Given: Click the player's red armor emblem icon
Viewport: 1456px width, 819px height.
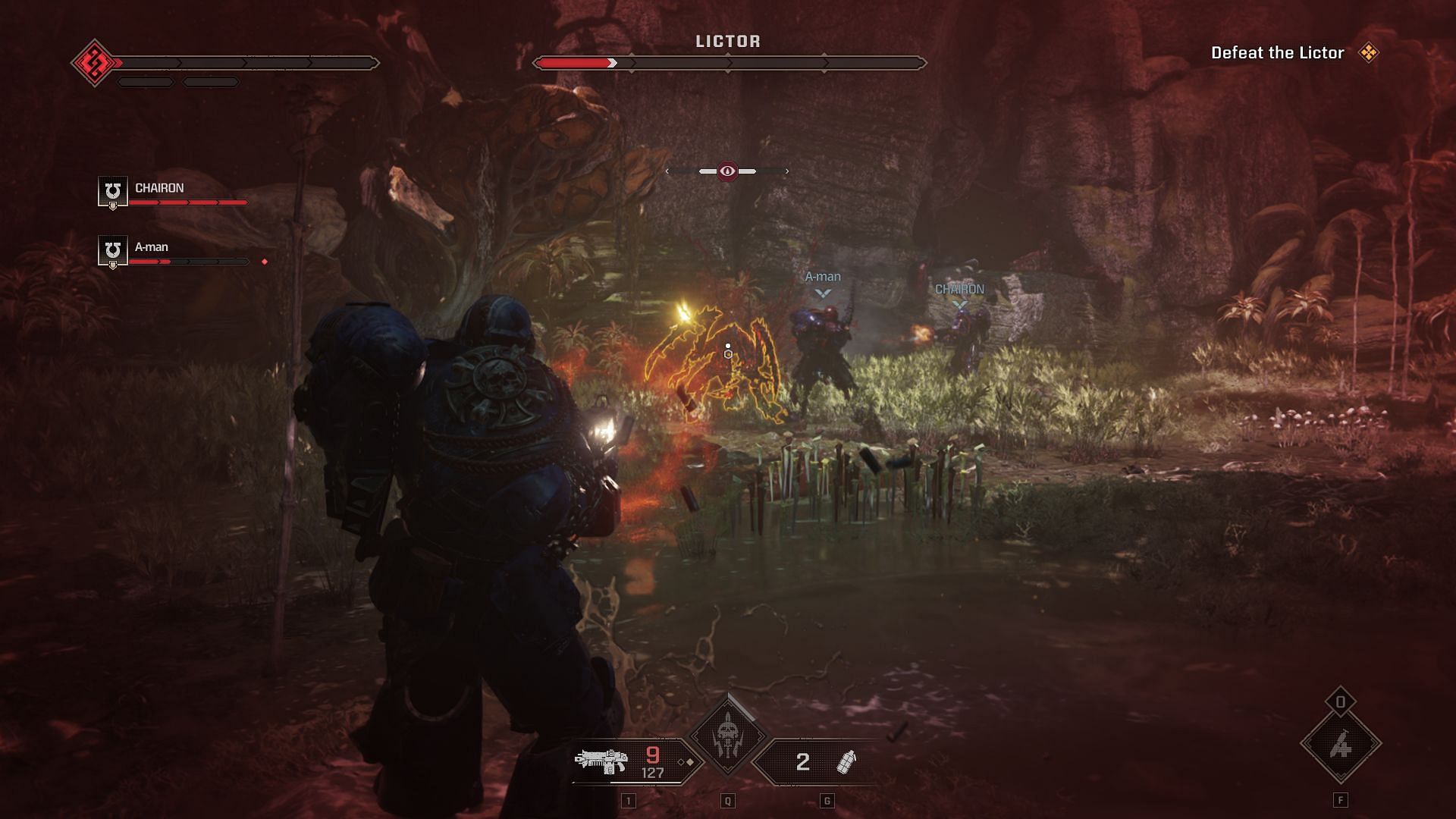Looking at the screenshot, I should click(95, 62).
